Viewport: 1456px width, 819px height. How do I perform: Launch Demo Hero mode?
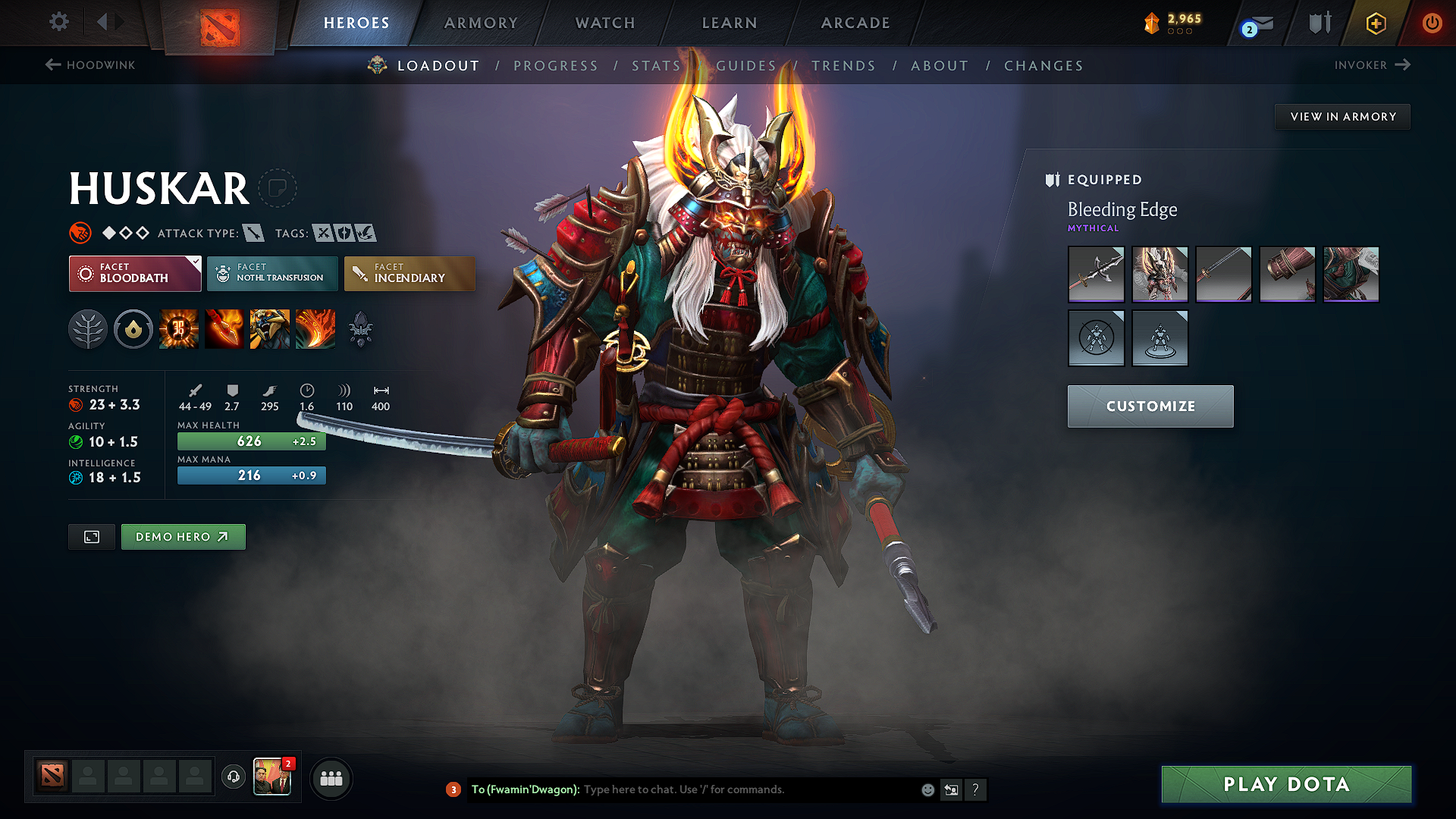[x=183, y=537]
